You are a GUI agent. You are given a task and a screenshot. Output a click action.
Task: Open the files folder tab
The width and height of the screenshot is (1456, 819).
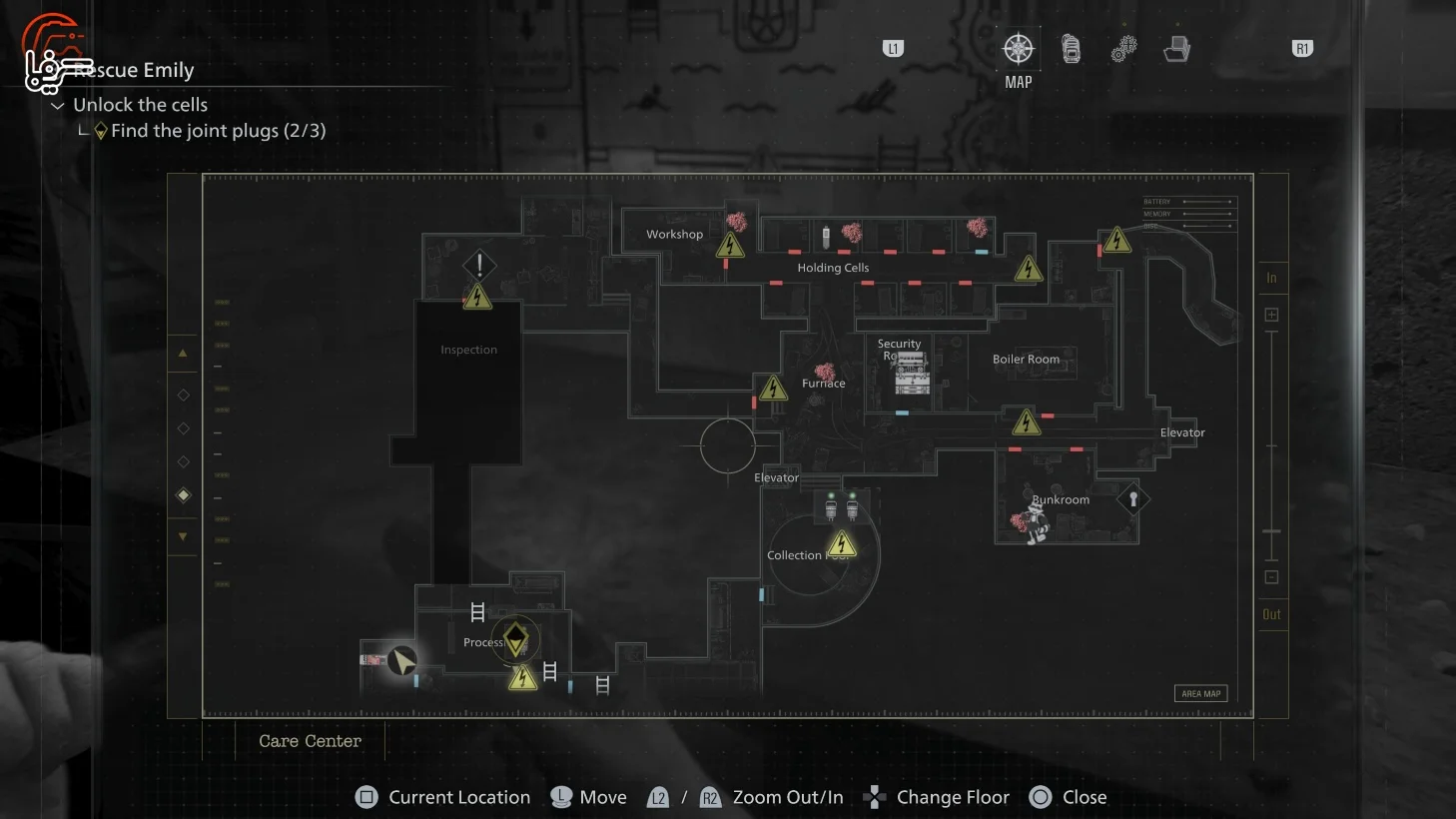[x=1176, y=49]
